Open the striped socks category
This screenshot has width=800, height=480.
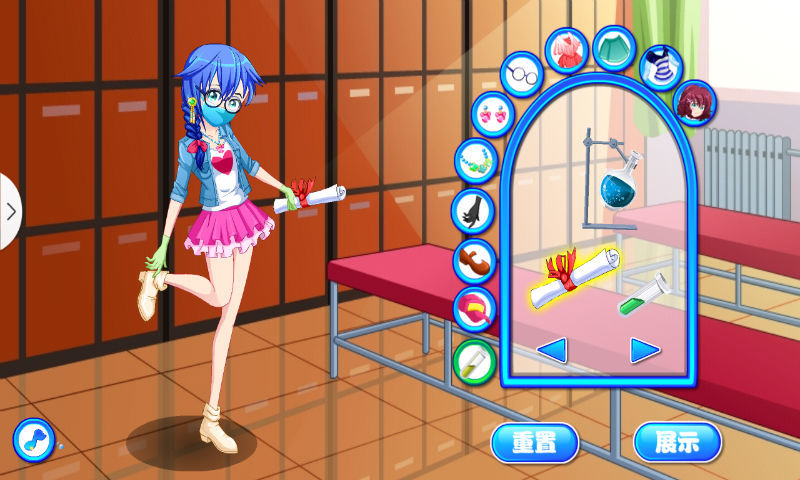(x=660, y=66)
